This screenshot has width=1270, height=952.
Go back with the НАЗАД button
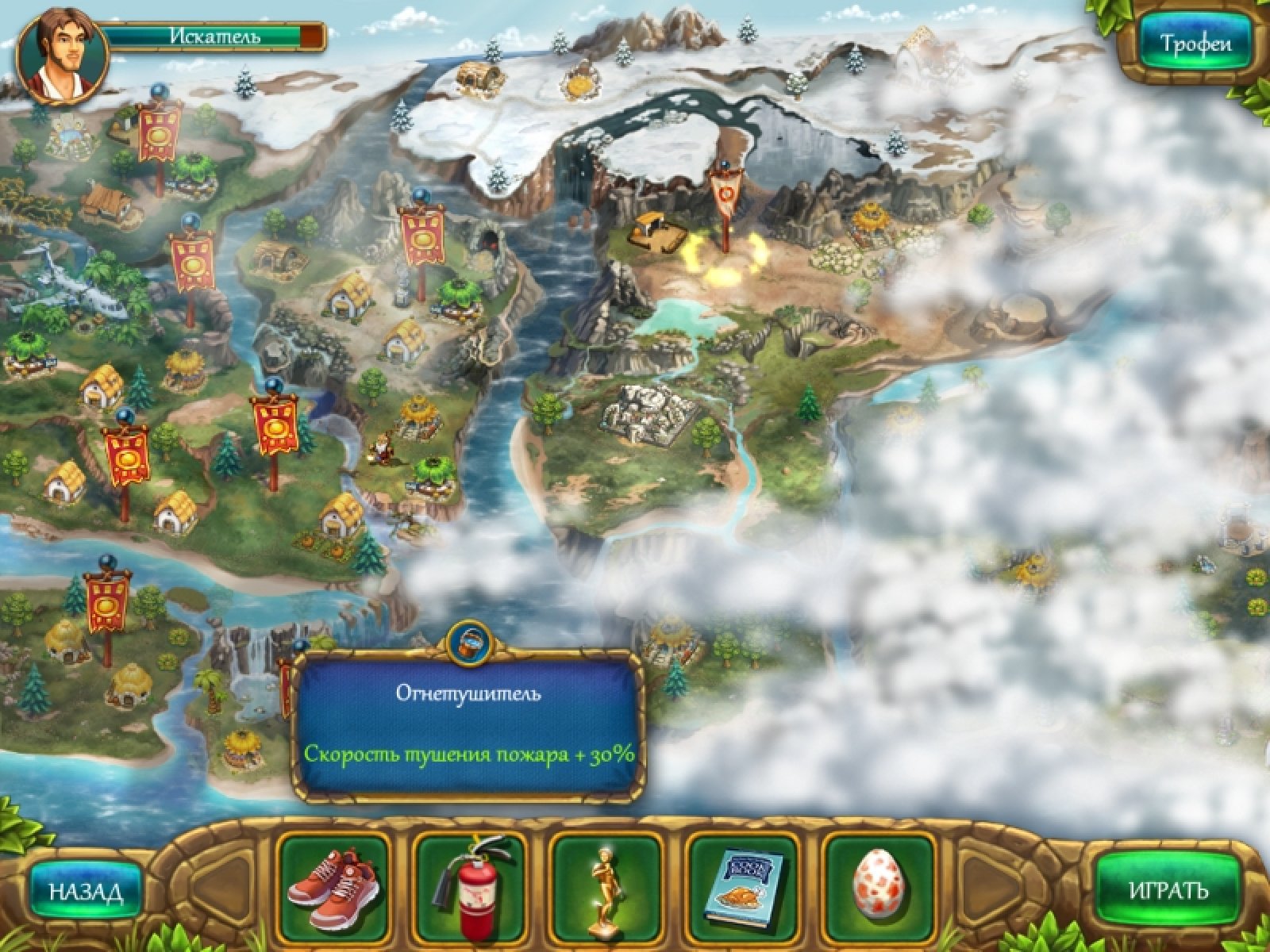coord(86,891)
